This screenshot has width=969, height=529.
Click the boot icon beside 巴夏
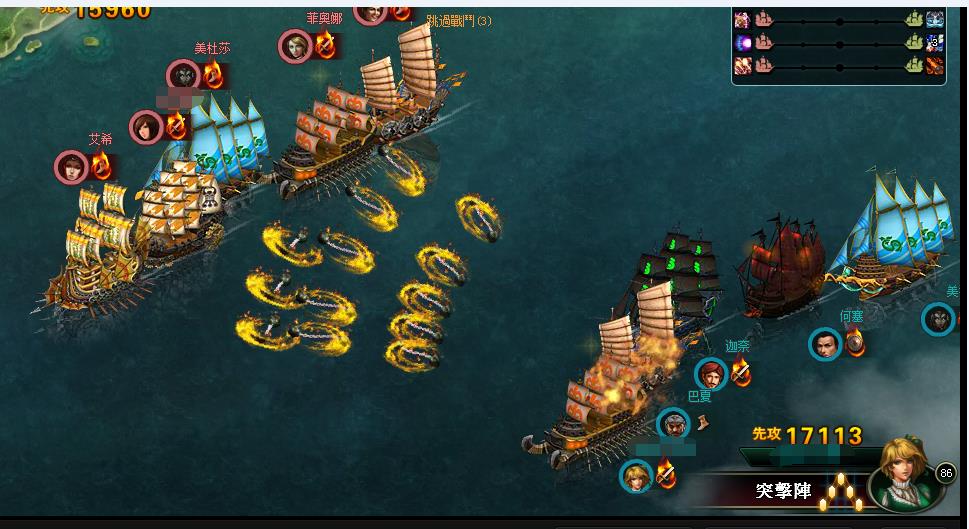tap(703, 423)
